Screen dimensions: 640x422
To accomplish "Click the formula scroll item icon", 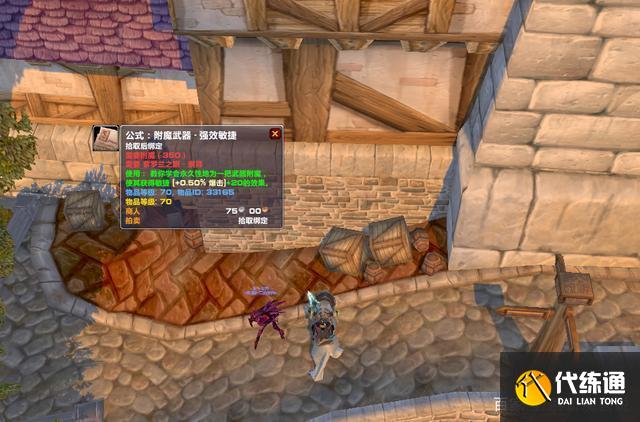I will point(105,140).
